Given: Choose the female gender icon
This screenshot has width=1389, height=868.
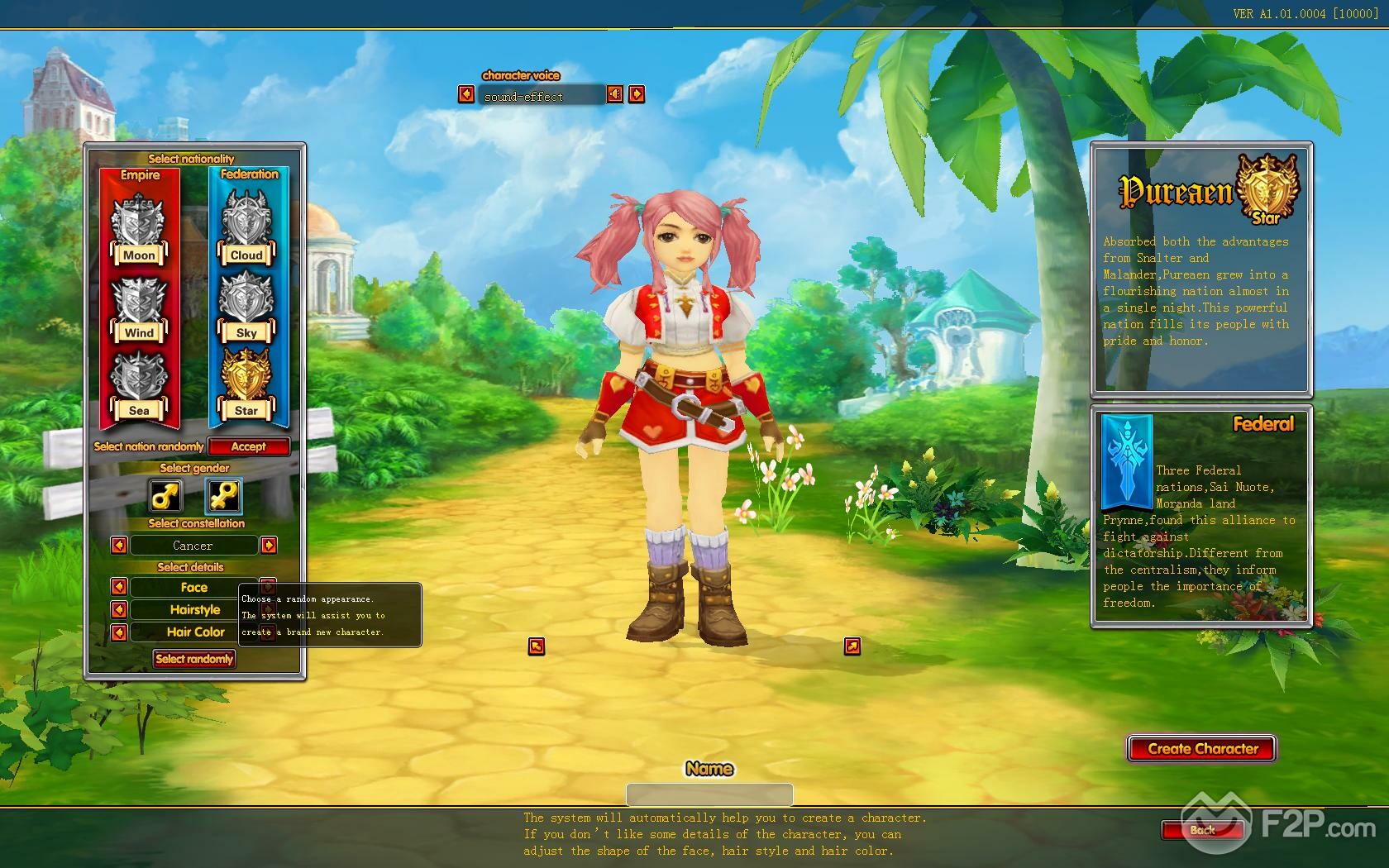Looking at the screenshot, I should tap(223, 496).
